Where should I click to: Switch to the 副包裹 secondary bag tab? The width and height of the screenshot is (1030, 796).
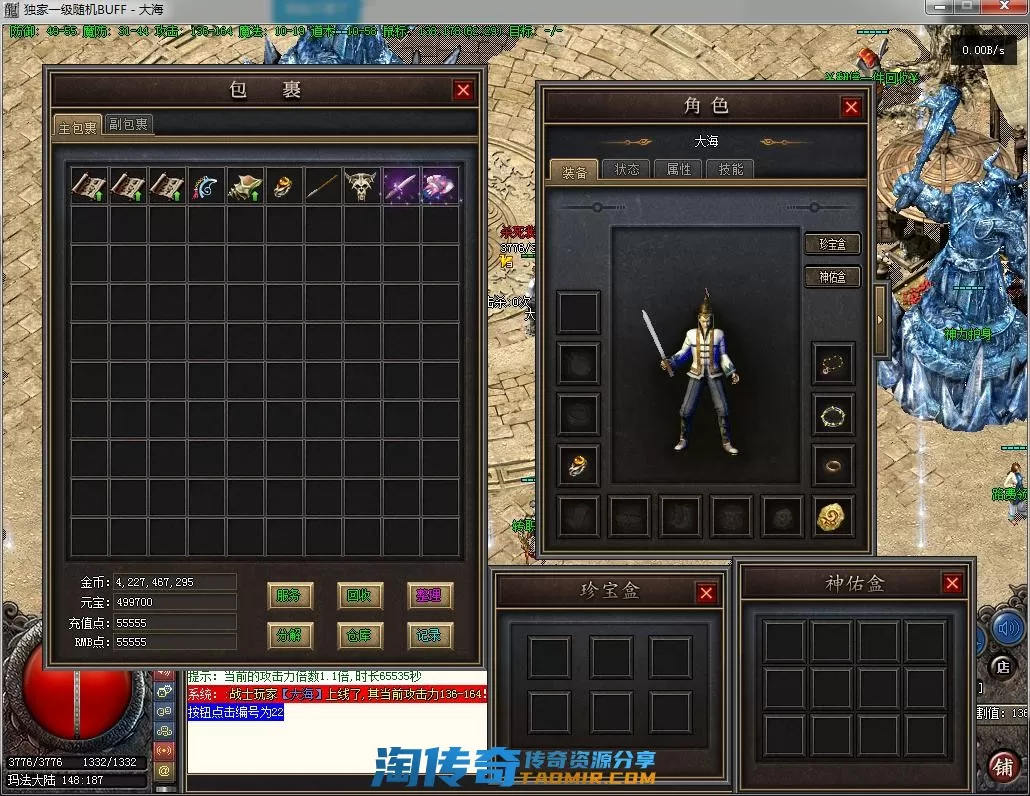point(129,125)
